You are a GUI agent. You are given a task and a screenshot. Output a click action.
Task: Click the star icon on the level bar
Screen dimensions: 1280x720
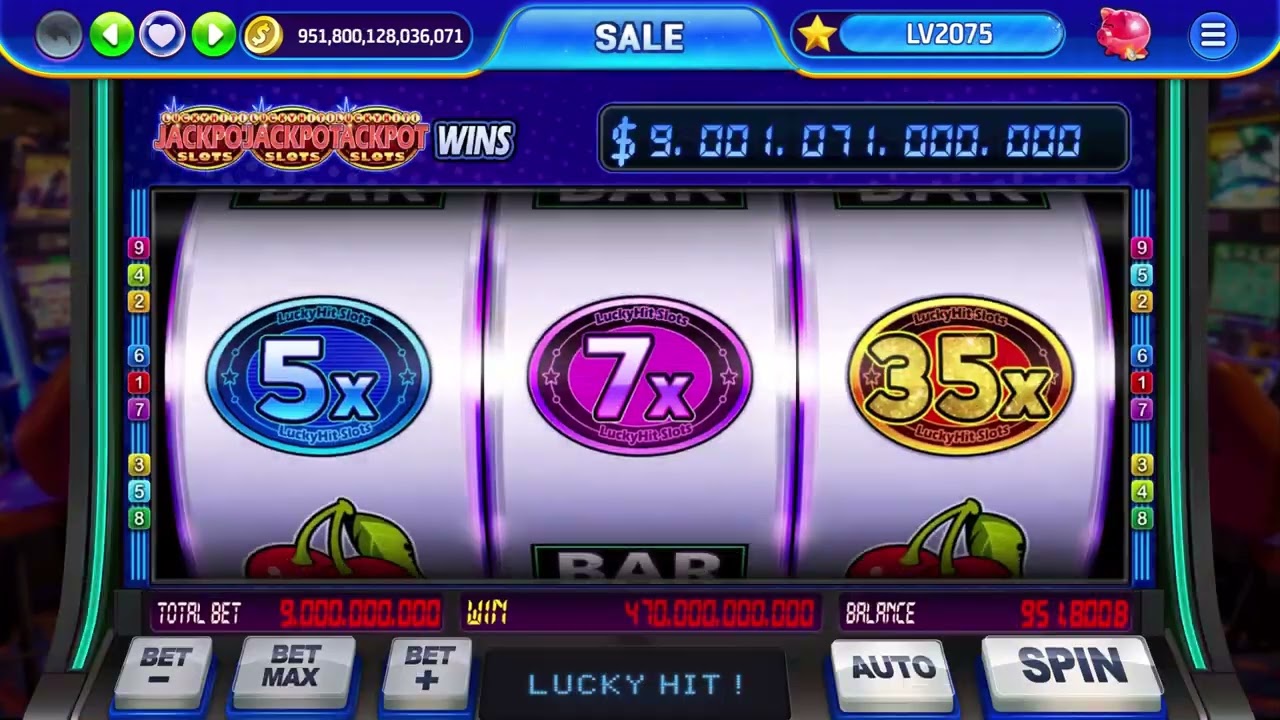pos(818,34)
